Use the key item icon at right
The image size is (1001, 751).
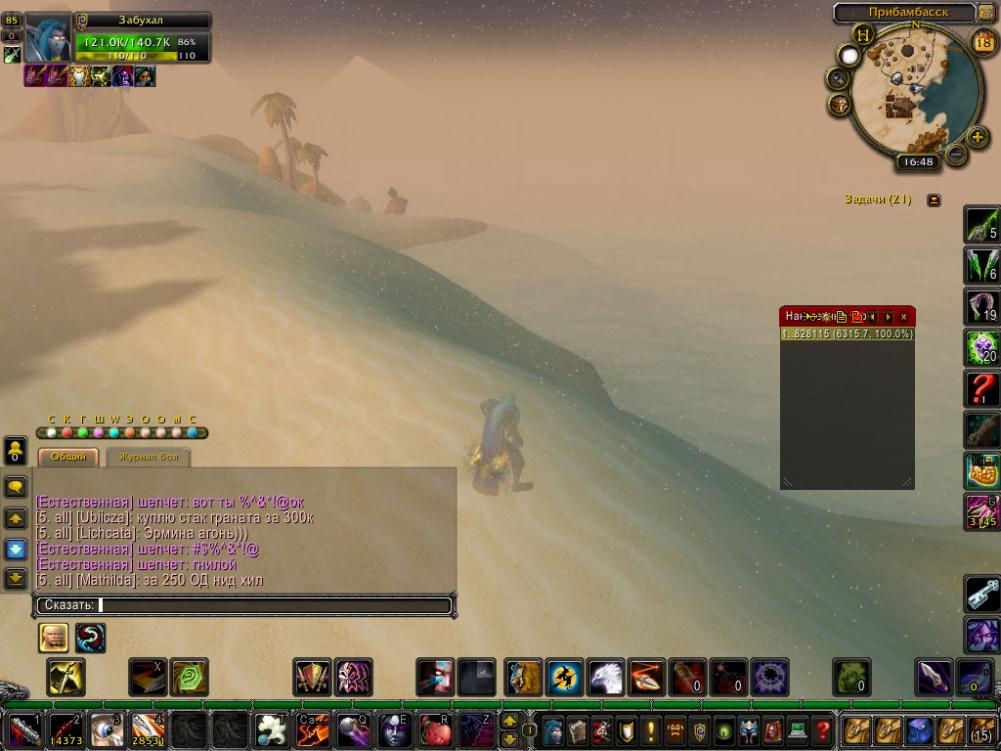[982, 593]
